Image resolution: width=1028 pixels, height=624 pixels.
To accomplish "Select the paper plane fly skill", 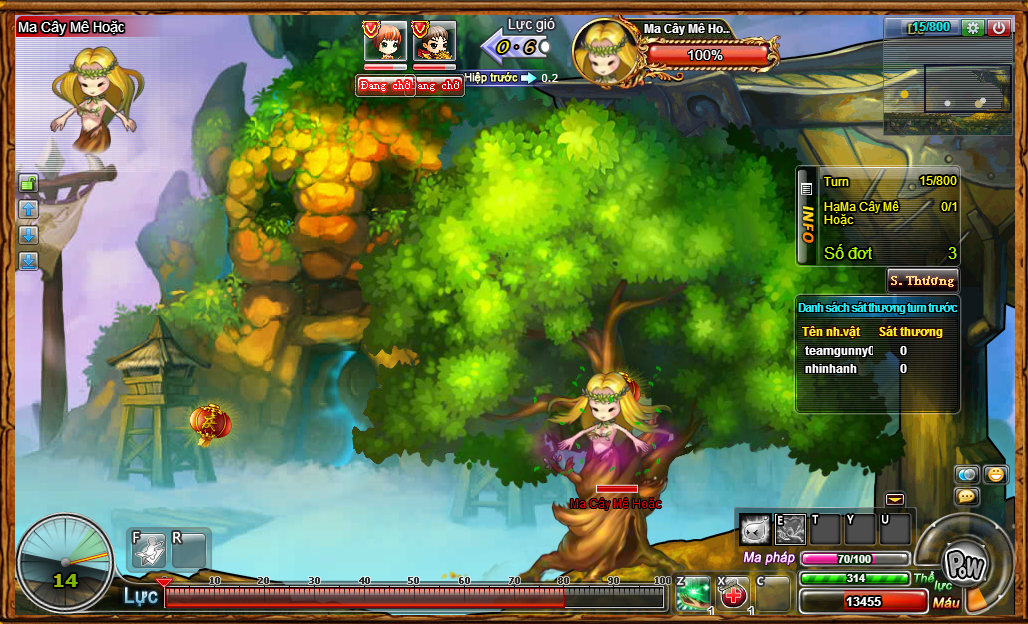I will pyautogui.click(x=149, y=549).
